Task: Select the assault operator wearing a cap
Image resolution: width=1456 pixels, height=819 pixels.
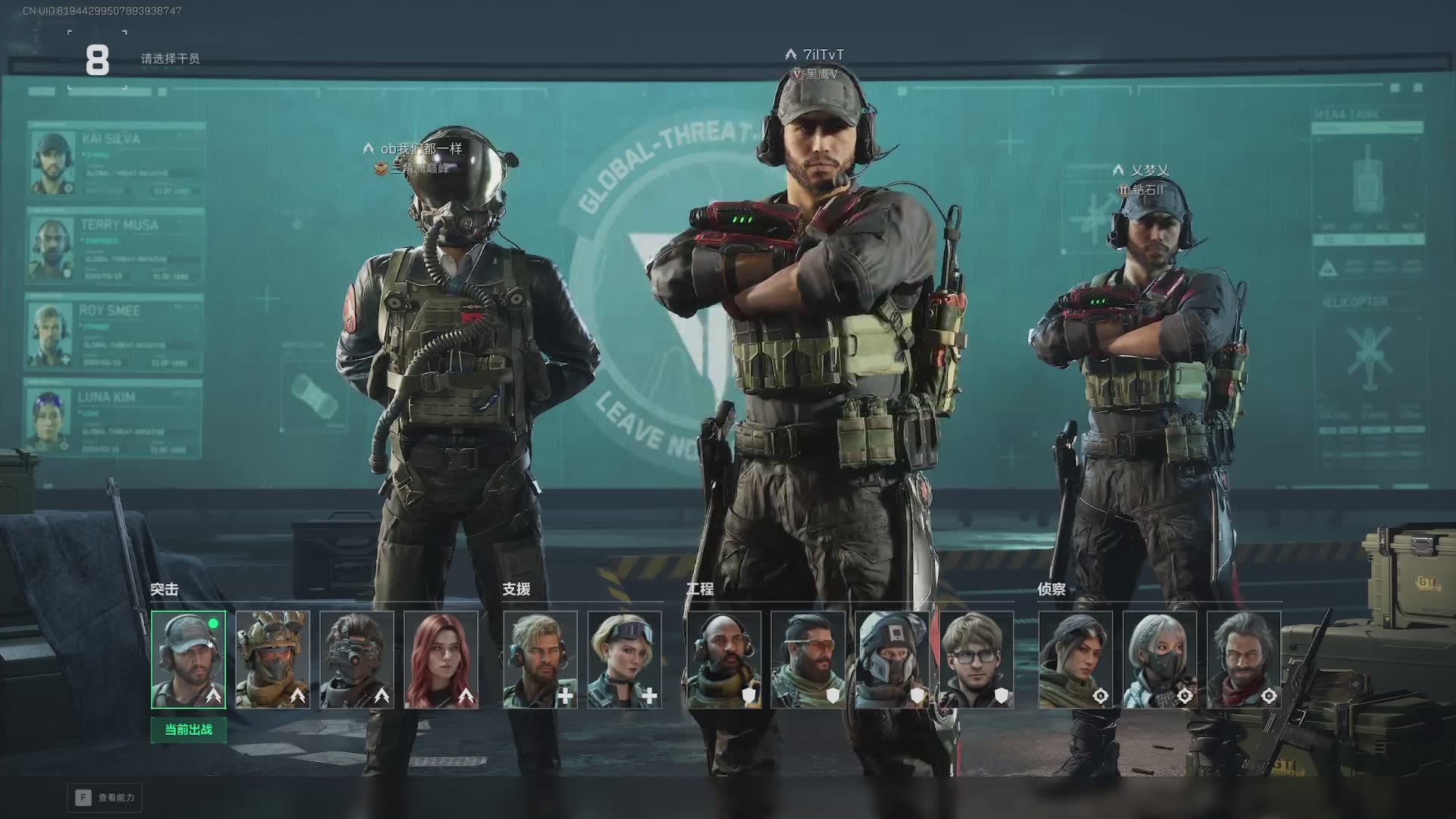Action: click(188, 660)
